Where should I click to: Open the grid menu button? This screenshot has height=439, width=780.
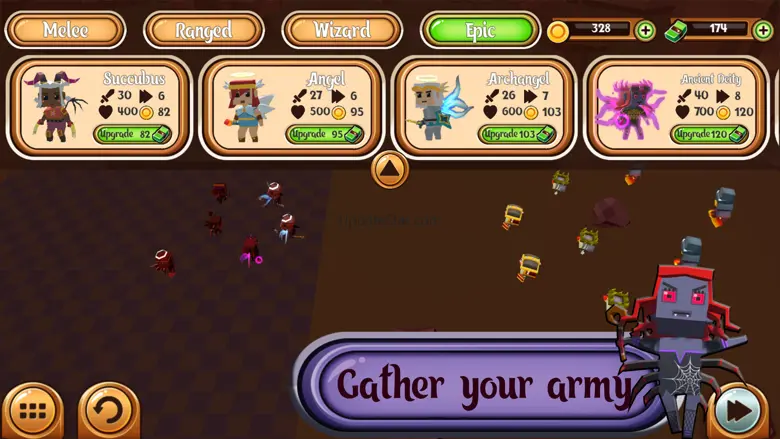click(33, 411)
